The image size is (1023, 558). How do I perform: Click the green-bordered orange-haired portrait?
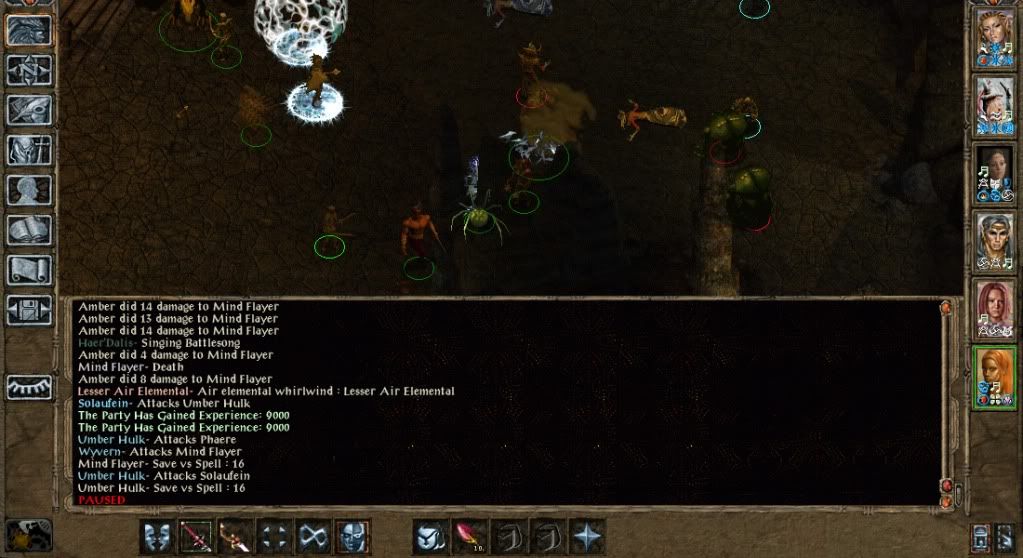tap(995, 377)
